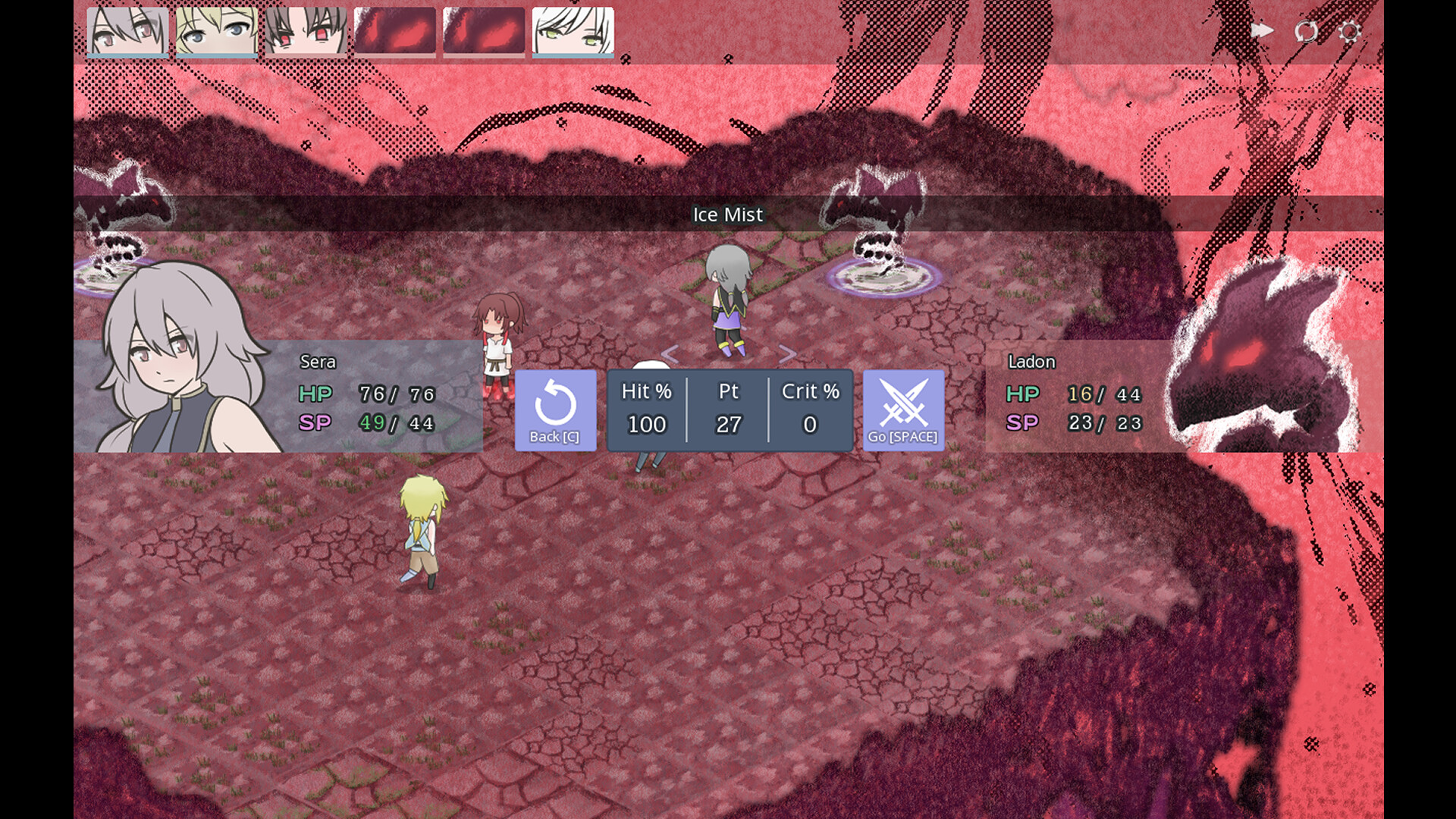The height and width of the screenshot is (819, 1456).
Task: Pick the white-haired, green-eyed turn order portrait
Action: click(573, 32)
